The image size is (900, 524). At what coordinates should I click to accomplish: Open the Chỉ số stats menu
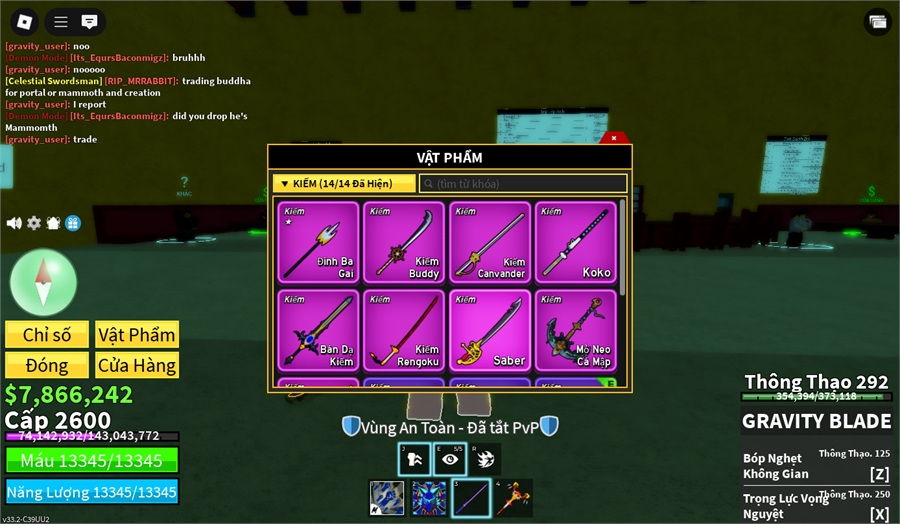(46, 335)
